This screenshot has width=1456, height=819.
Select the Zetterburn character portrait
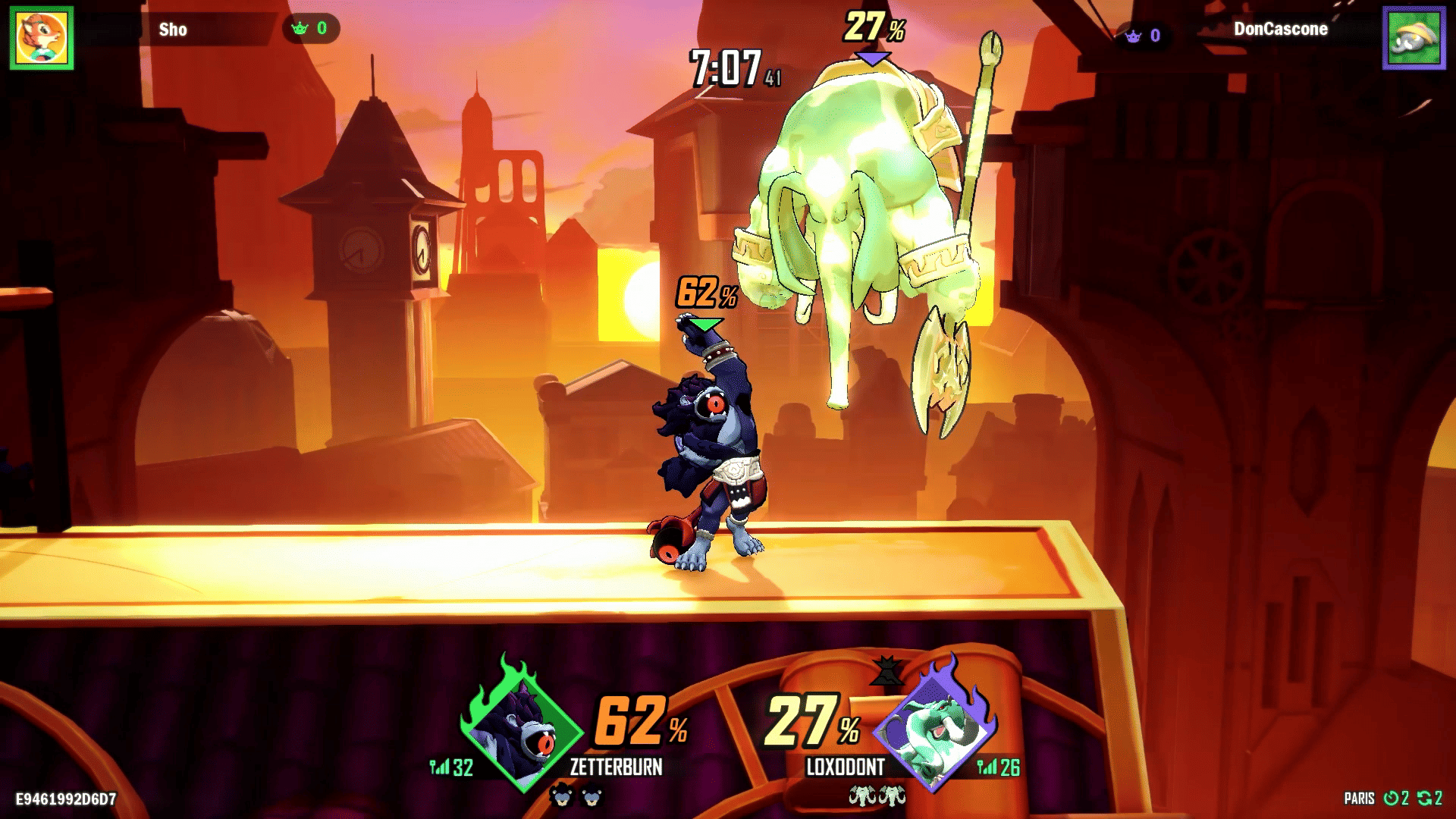[522, 730]
